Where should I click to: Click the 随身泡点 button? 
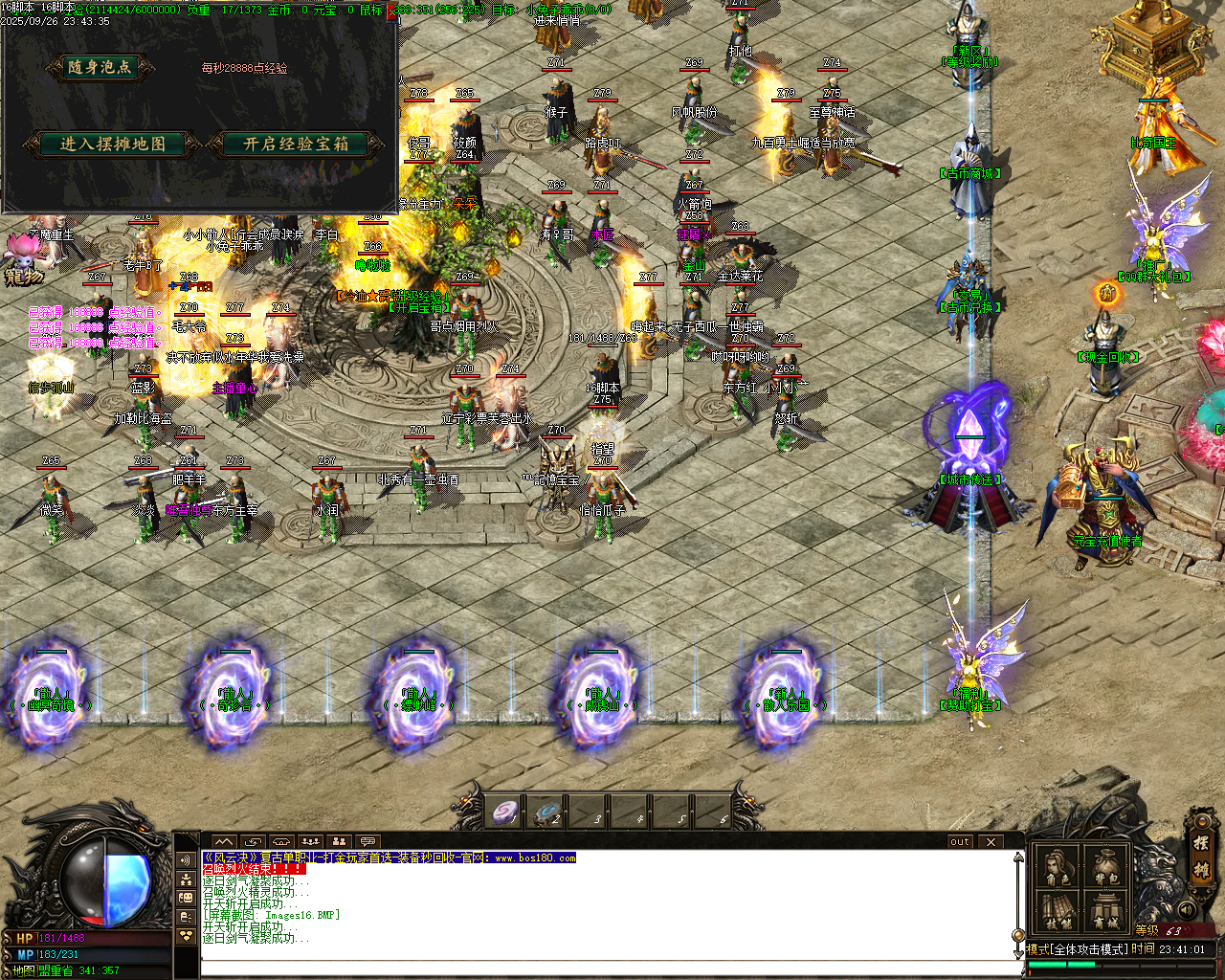(100, 69)
